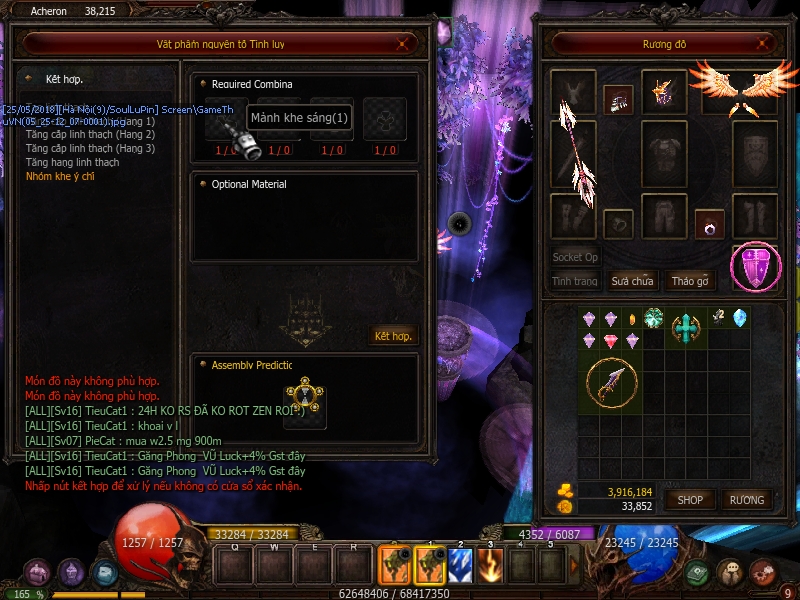Select the curved dagger item in inventory

pos(609,383)
